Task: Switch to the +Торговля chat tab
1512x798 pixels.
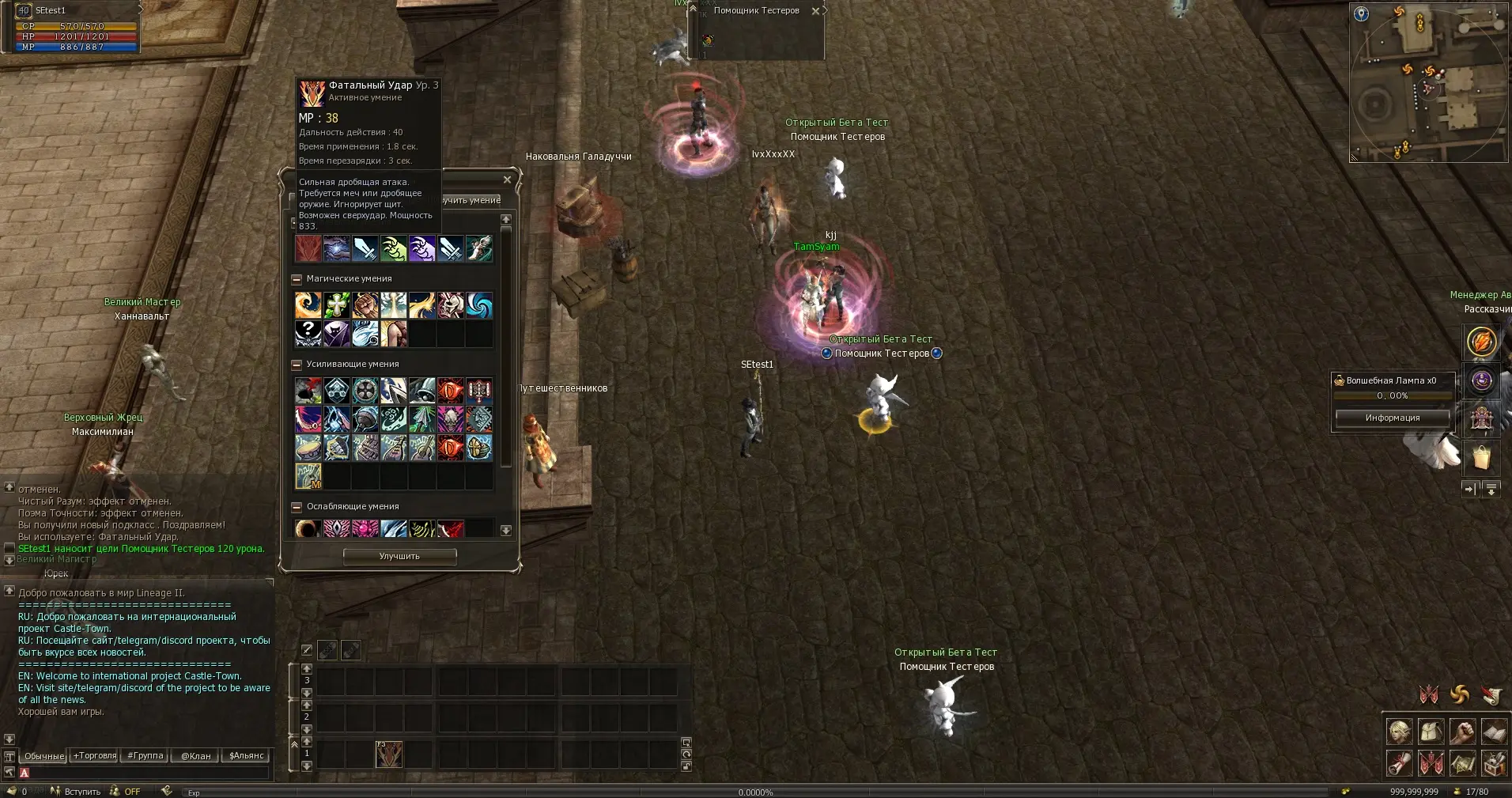Action: click(95, 756)
